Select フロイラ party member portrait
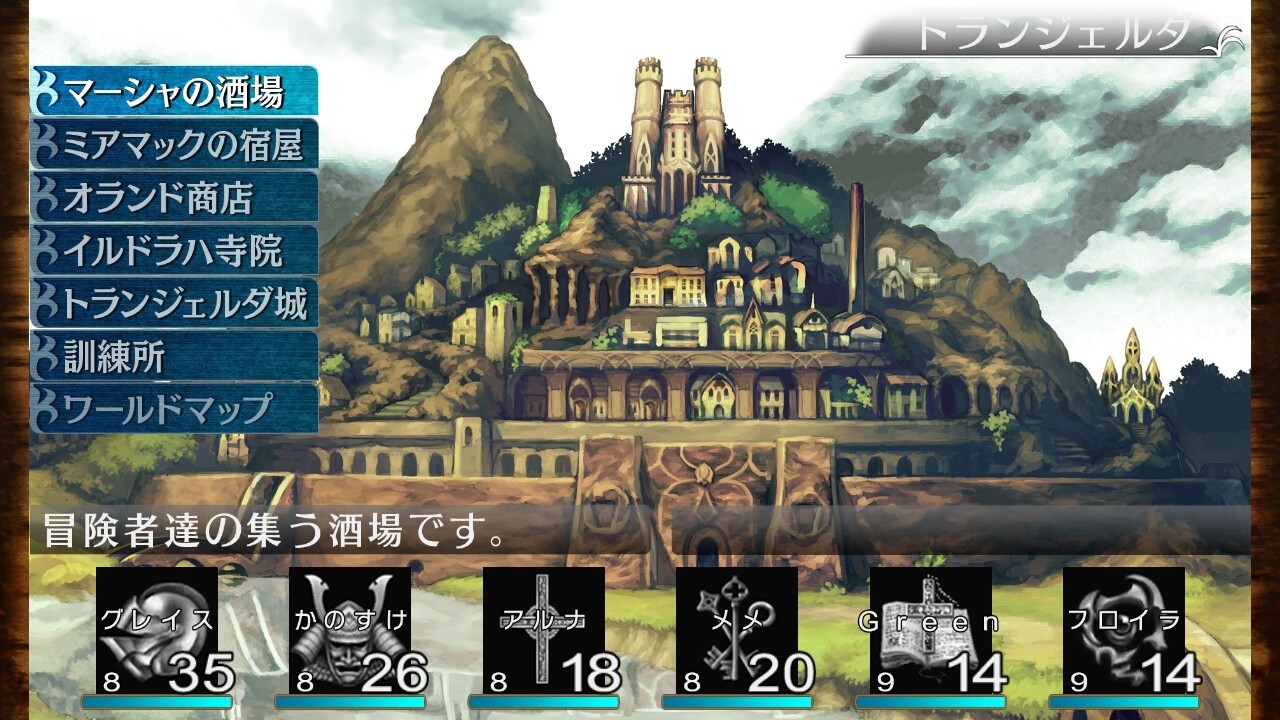The width and height of the screenshot is (1280, 720). tap(1124, 630)
